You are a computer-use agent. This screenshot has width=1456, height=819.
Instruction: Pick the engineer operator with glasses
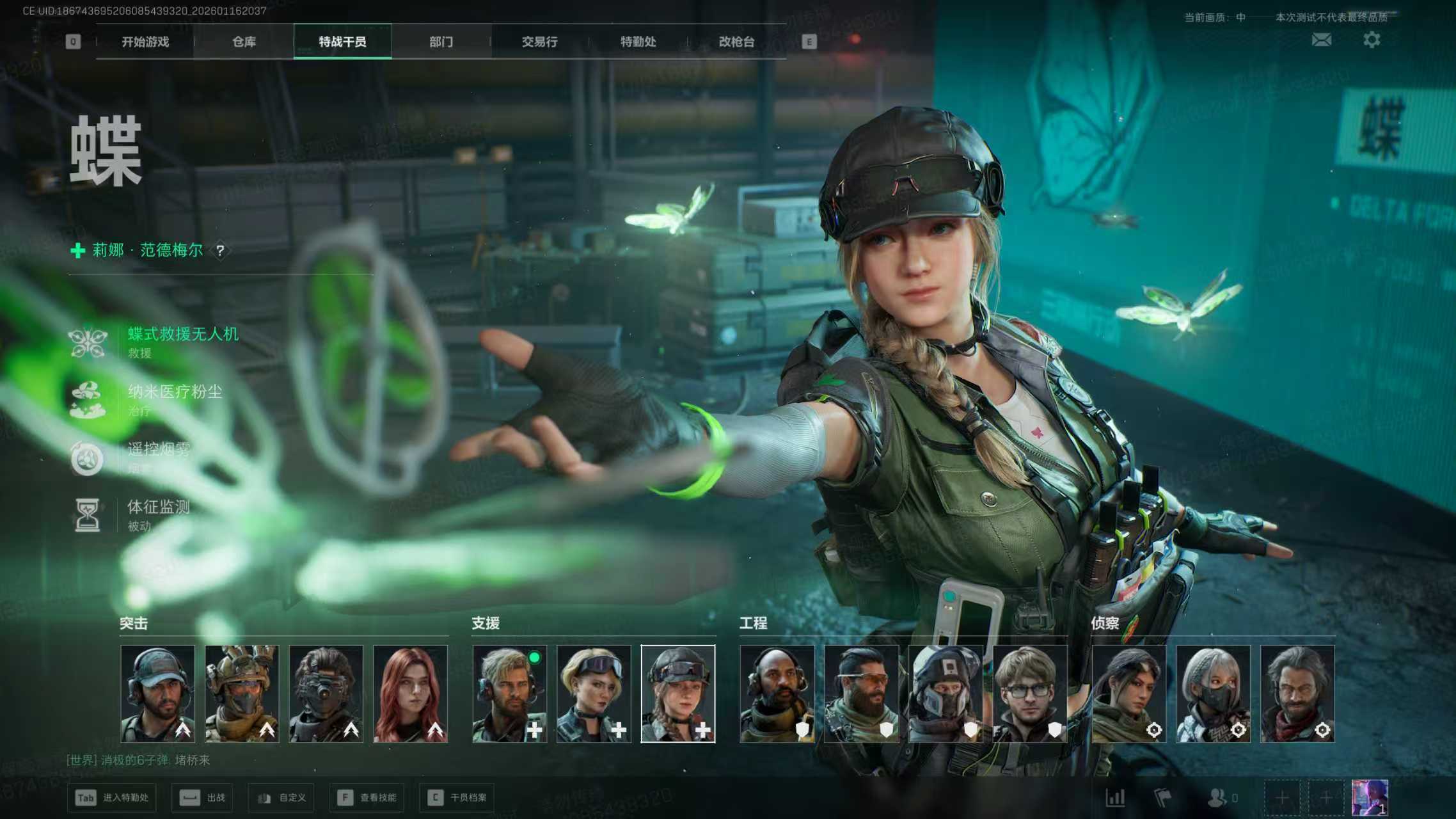point(1030,694)
